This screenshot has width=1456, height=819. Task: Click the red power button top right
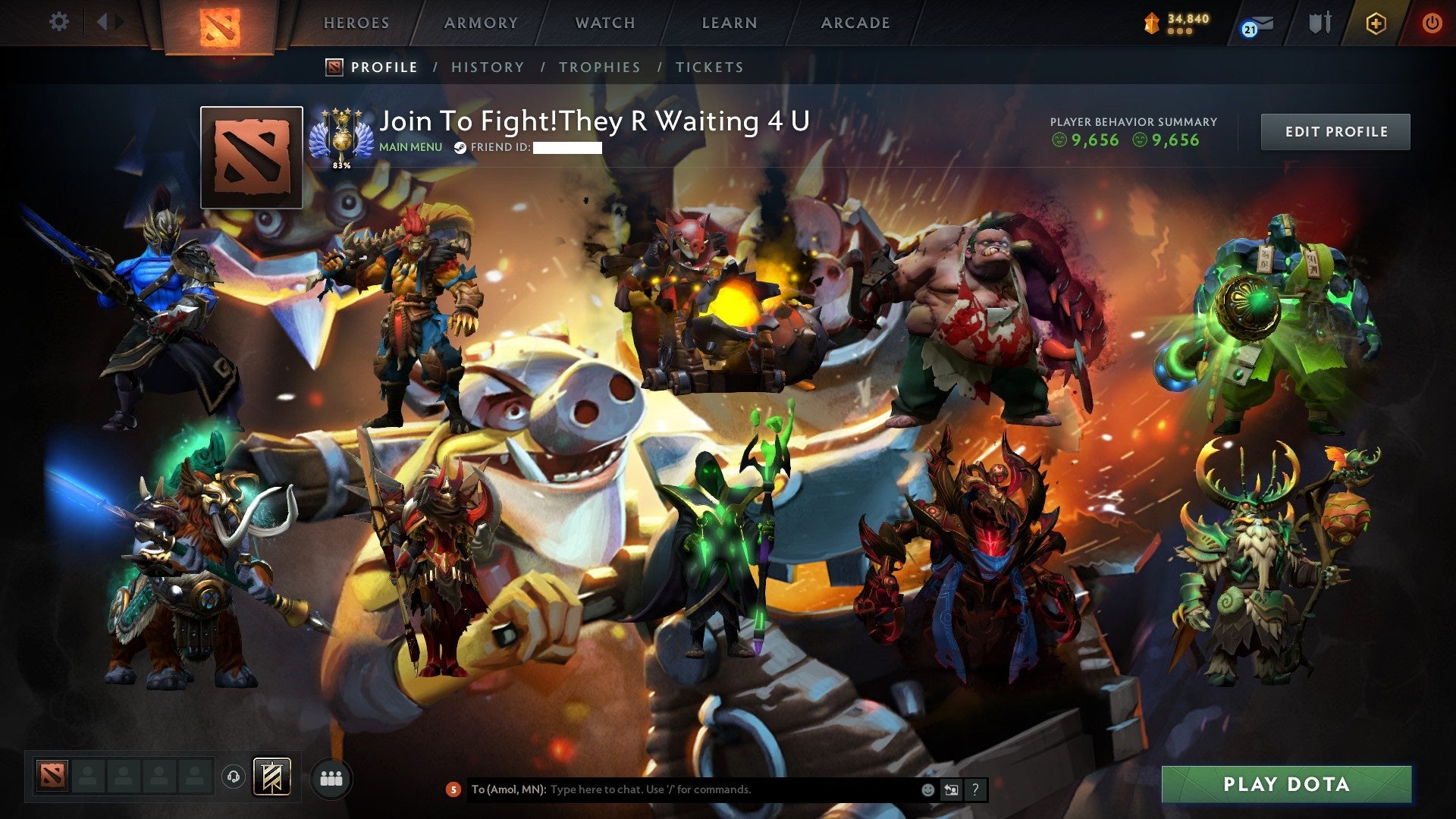click(1432, 24)
